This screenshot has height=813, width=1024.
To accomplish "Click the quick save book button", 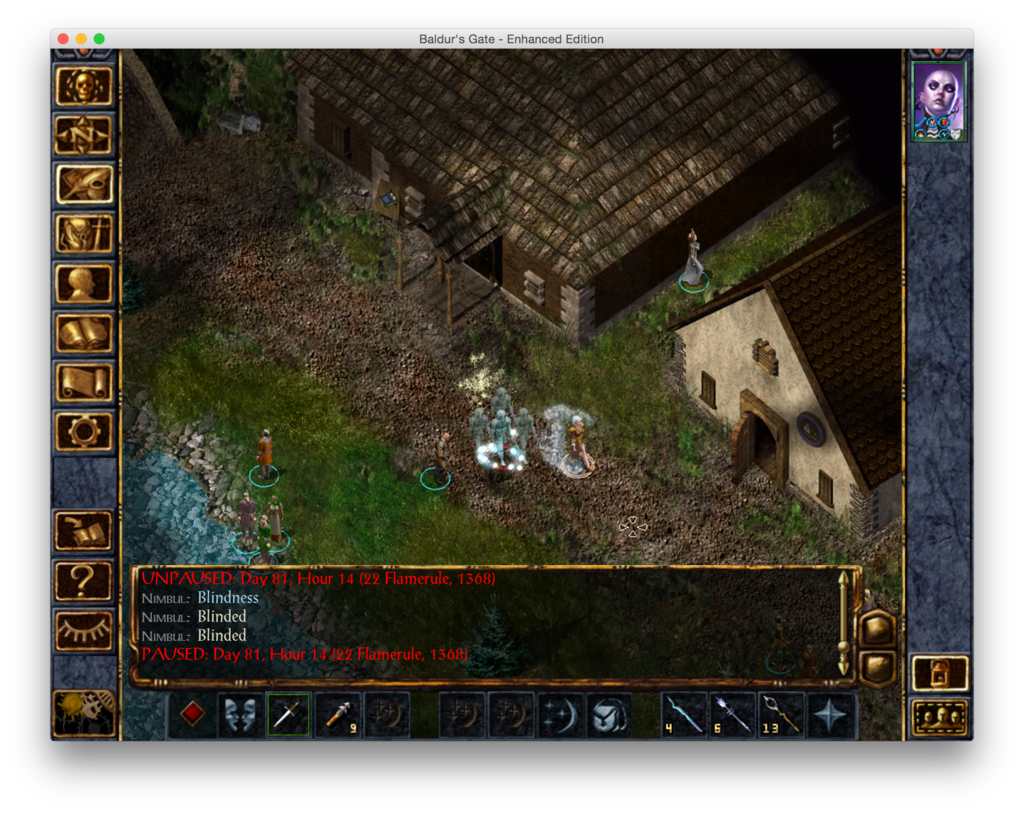I will 84,531.
